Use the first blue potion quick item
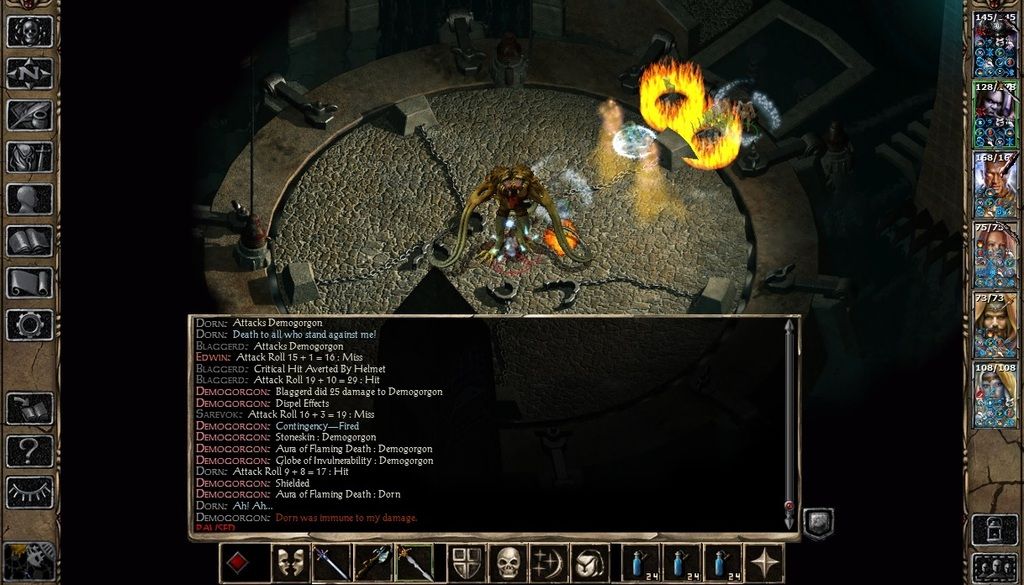This screenshot has height=585, width=1024. click(x=642, y=563)
